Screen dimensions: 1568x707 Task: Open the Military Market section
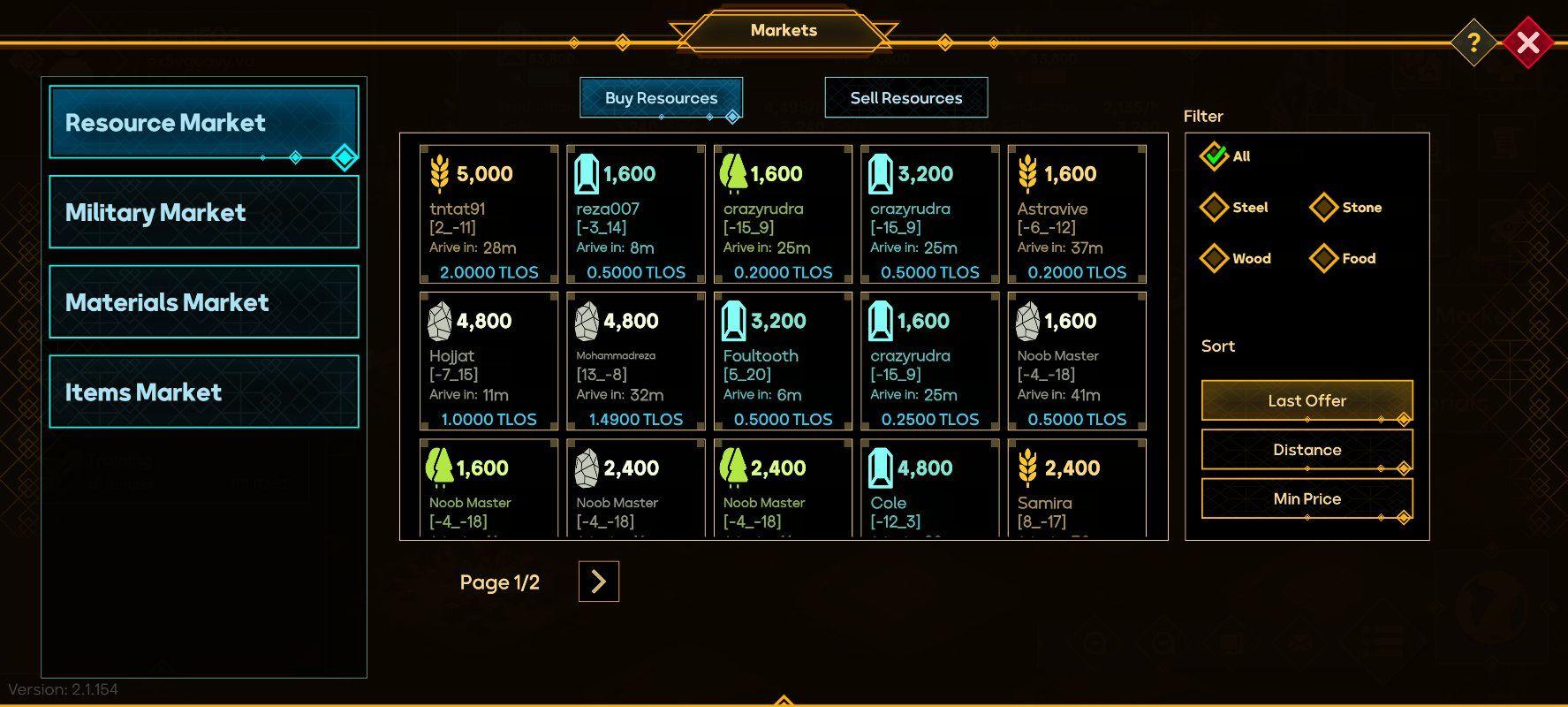204,212
